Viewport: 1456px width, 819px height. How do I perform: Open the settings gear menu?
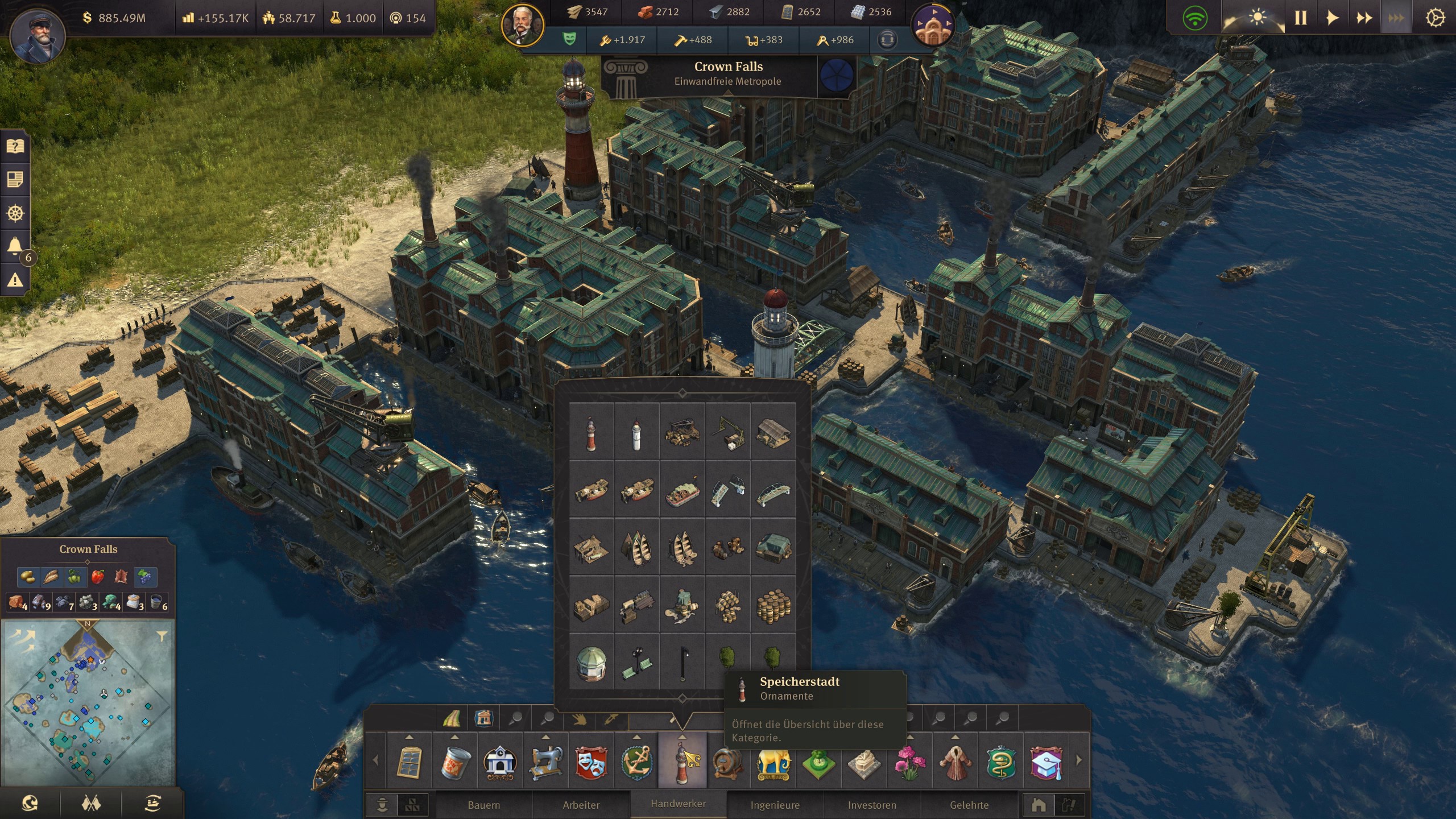point(1435,18)
